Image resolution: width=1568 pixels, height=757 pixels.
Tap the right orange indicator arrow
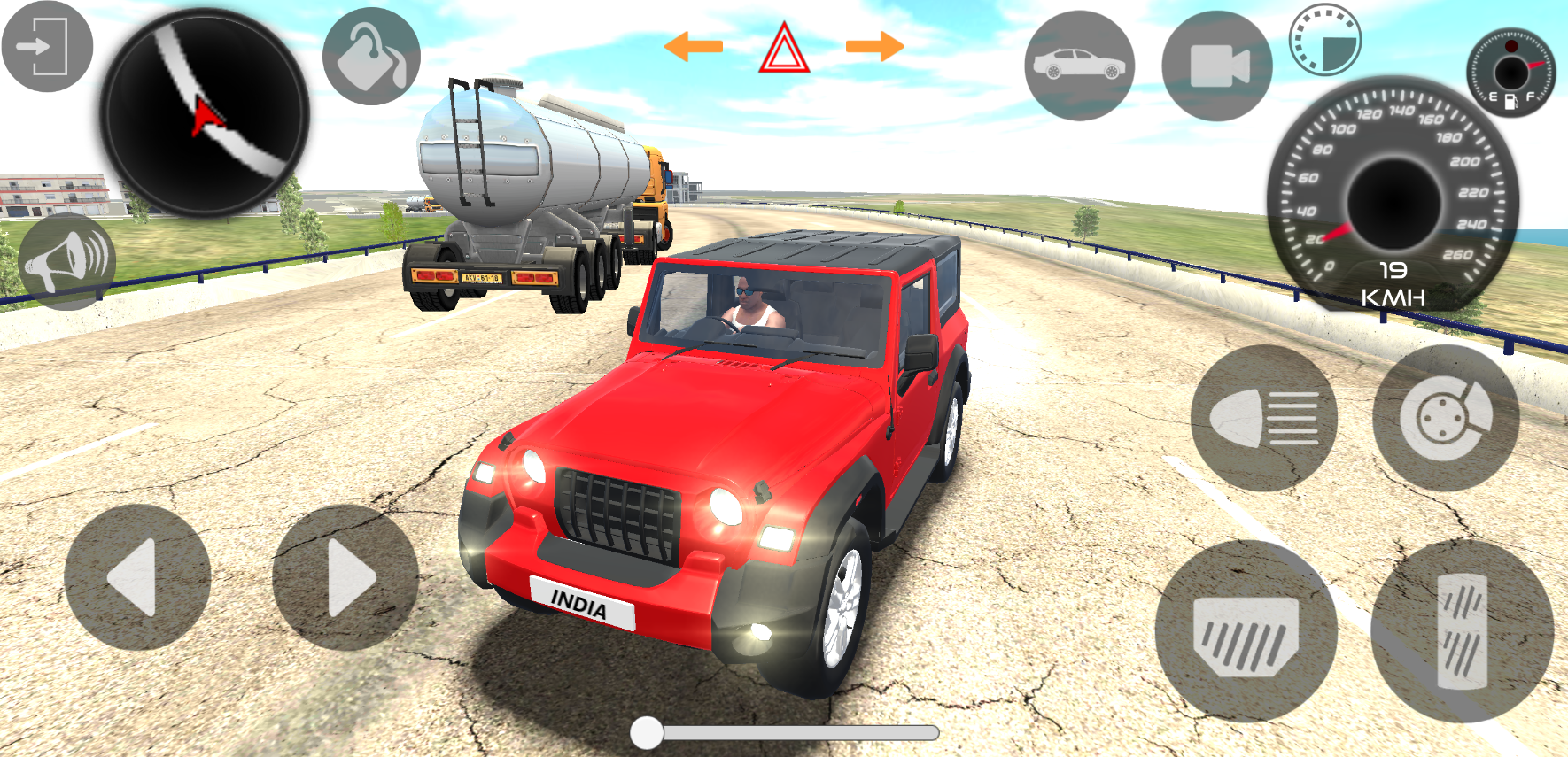(x=873, y=44)
